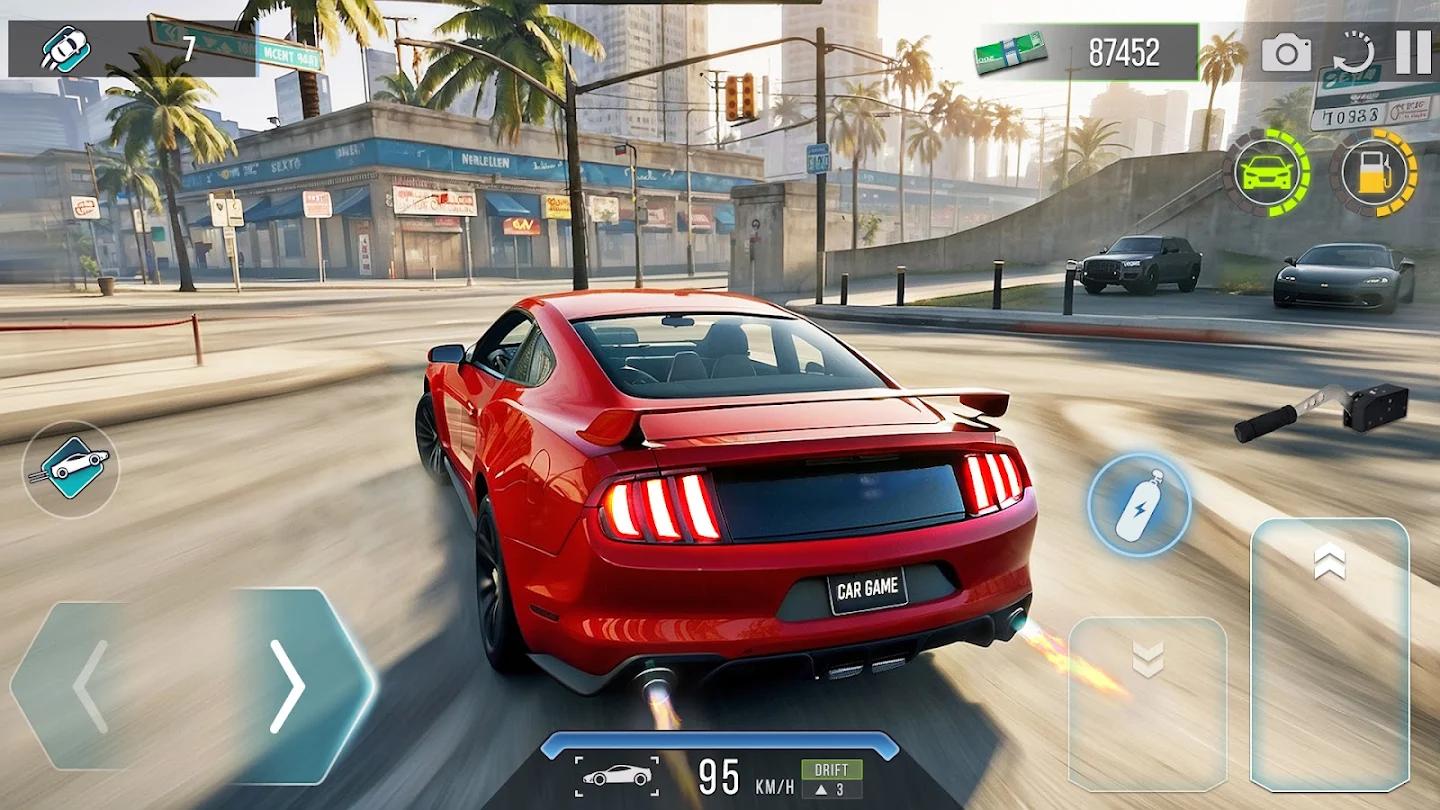Open the green car condition gauge
This screenshot has height=810, width=1440.
click(x=1265, y=172)
